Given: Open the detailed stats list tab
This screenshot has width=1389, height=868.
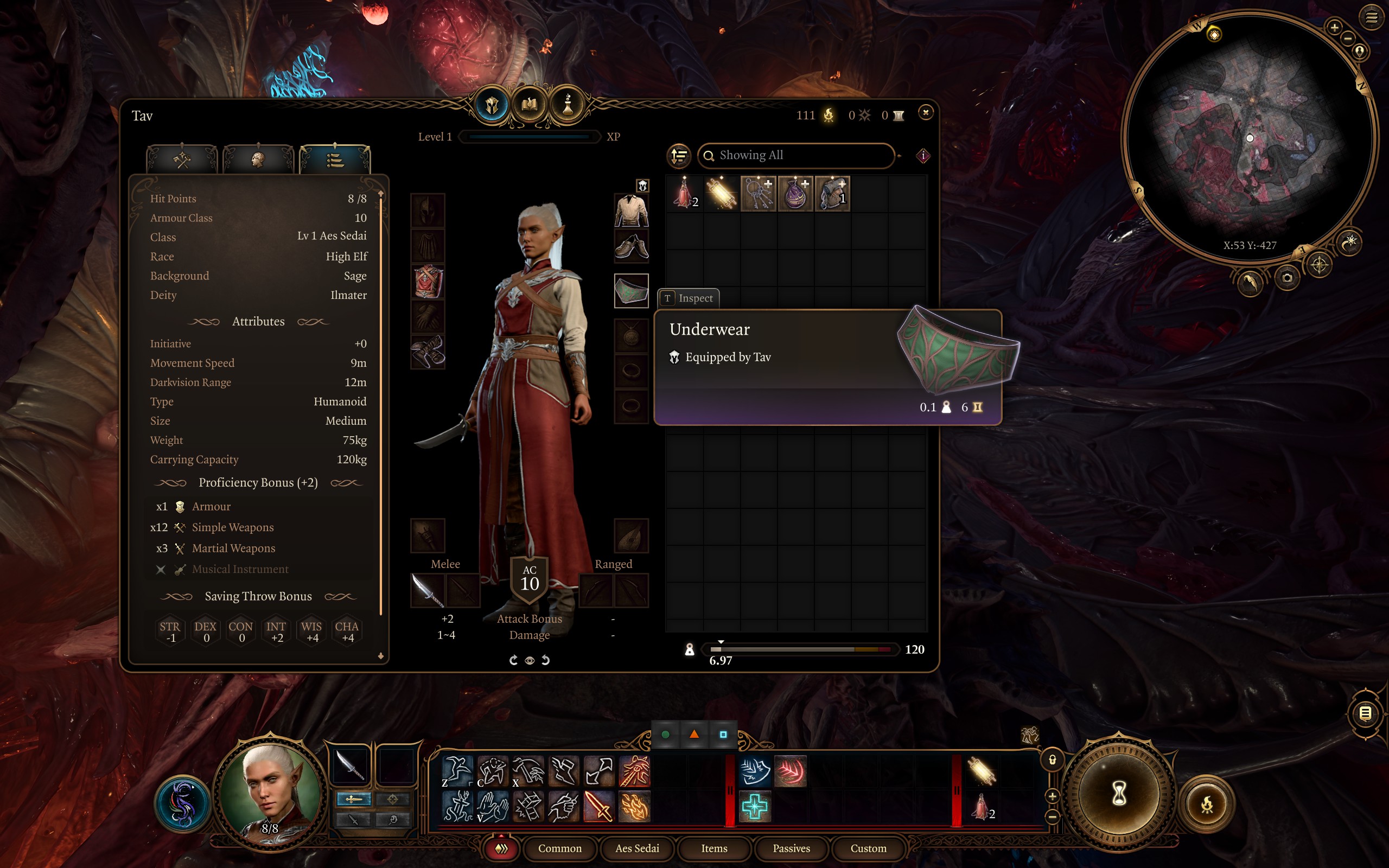Looking at the screenshot, I should [x=335, y=159].
